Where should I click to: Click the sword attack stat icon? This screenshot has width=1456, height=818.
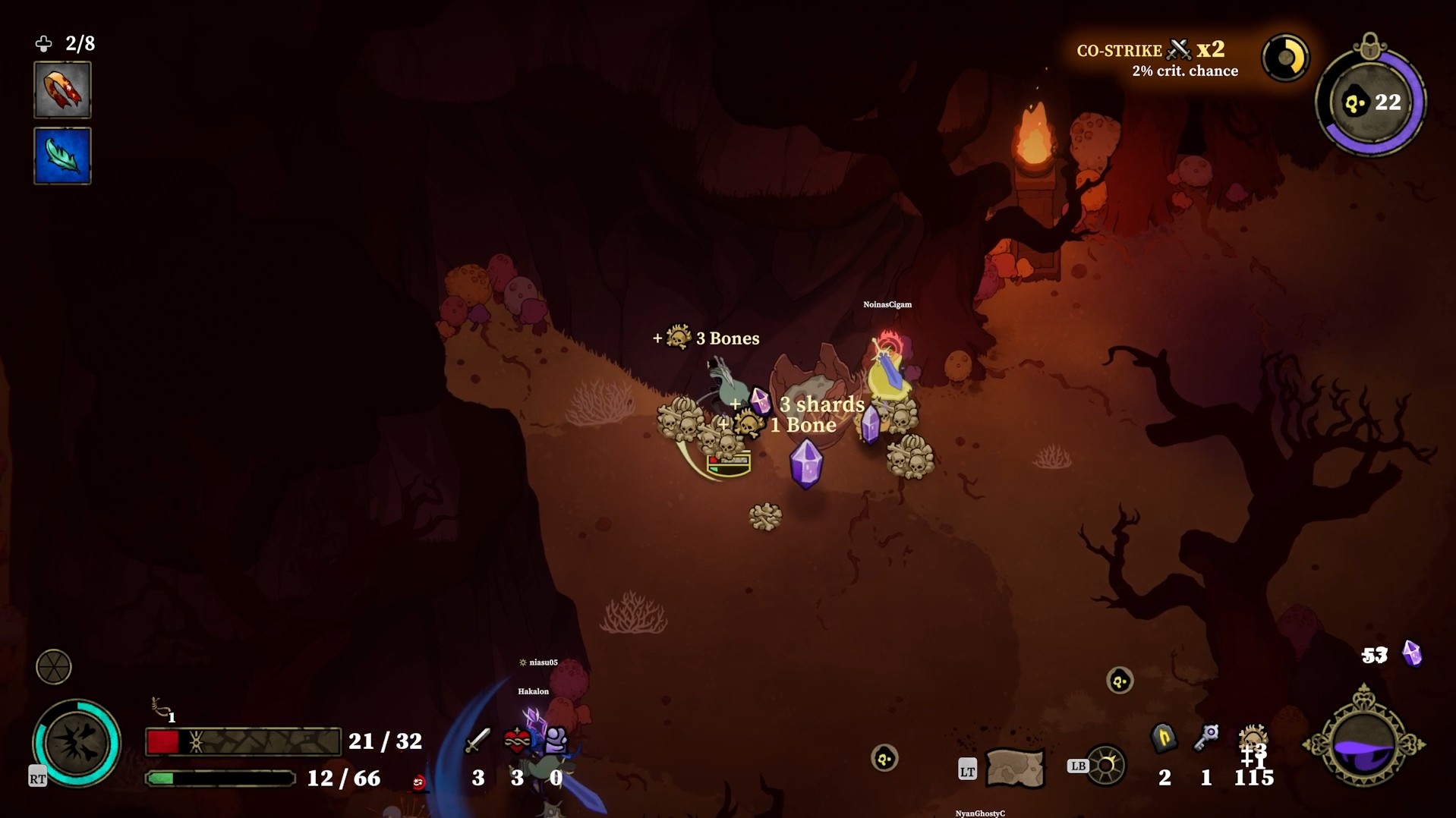click(x=477, y=740)
